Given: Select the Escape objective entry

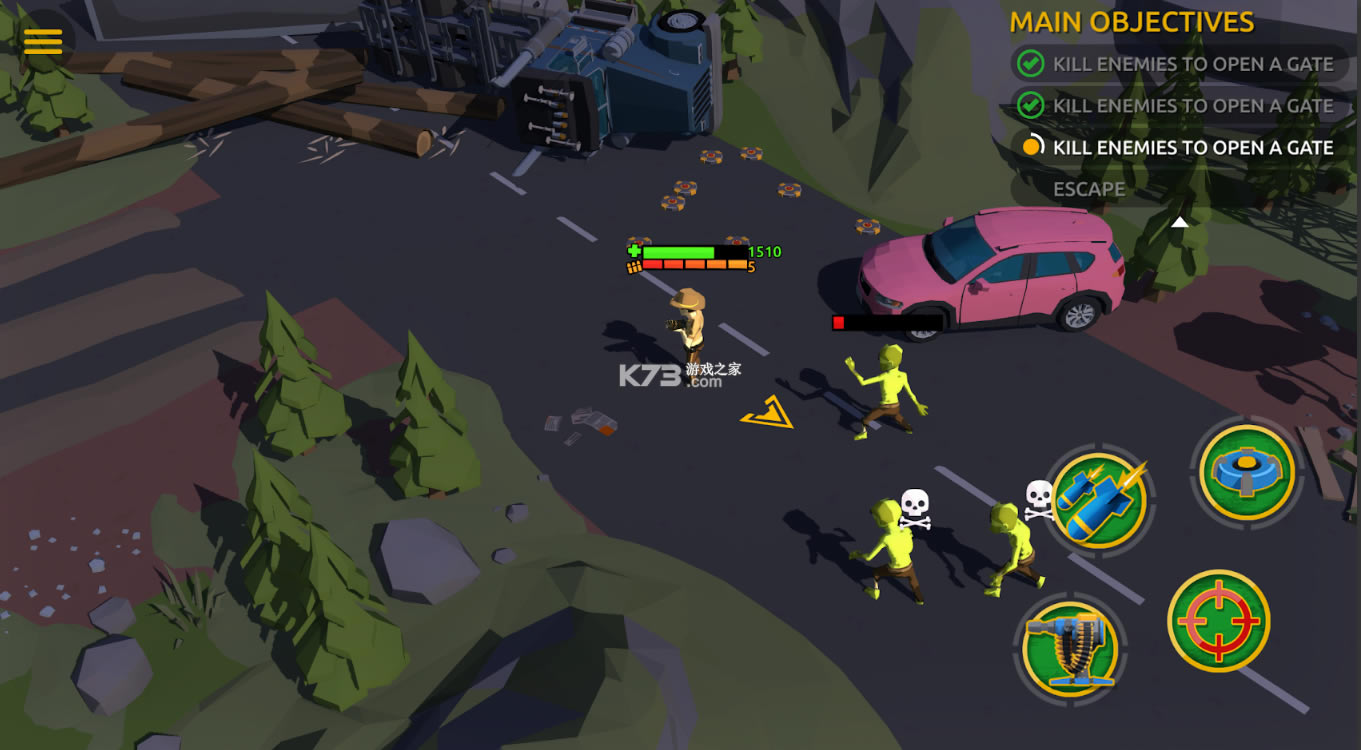Looking at the screenshot, I should (x=1088, y=189).
